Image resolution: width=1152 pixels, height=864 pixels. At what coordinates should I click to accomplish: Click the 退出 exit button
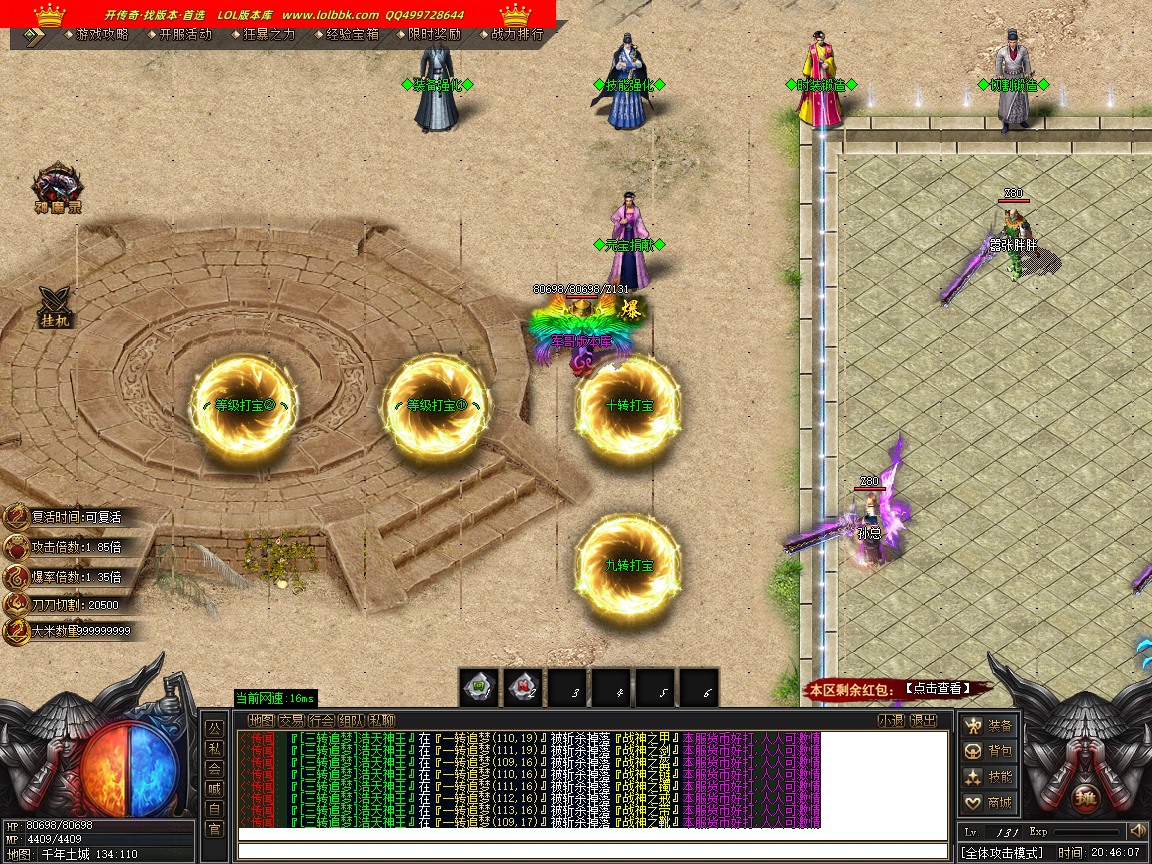point(923,720)
